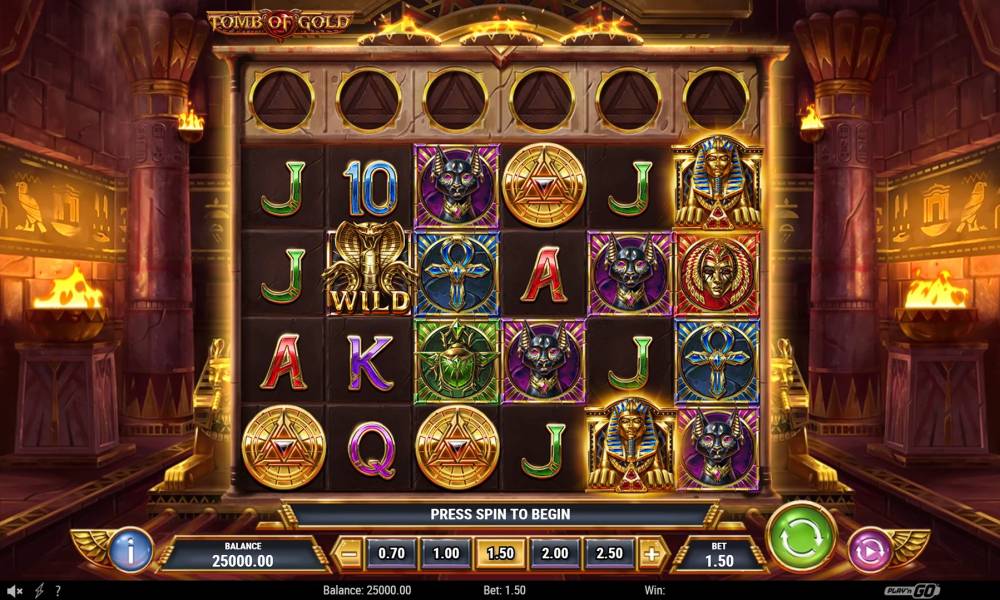Toggle the lightning bolt fast play icon
This screenshot has height=600, width=1000.
(x=39, y=591)
